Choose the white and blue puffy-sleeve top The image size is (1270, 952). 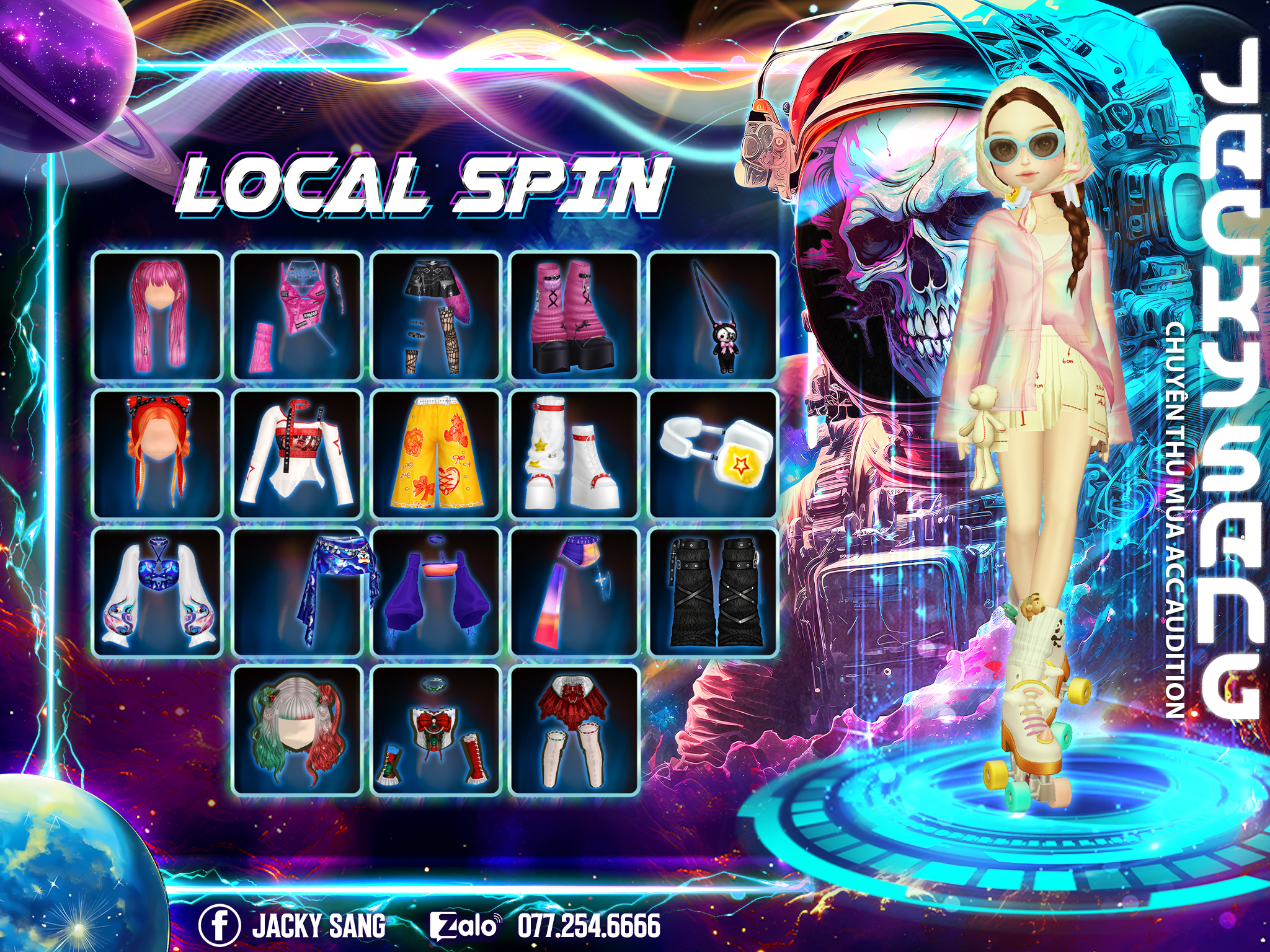158,593
